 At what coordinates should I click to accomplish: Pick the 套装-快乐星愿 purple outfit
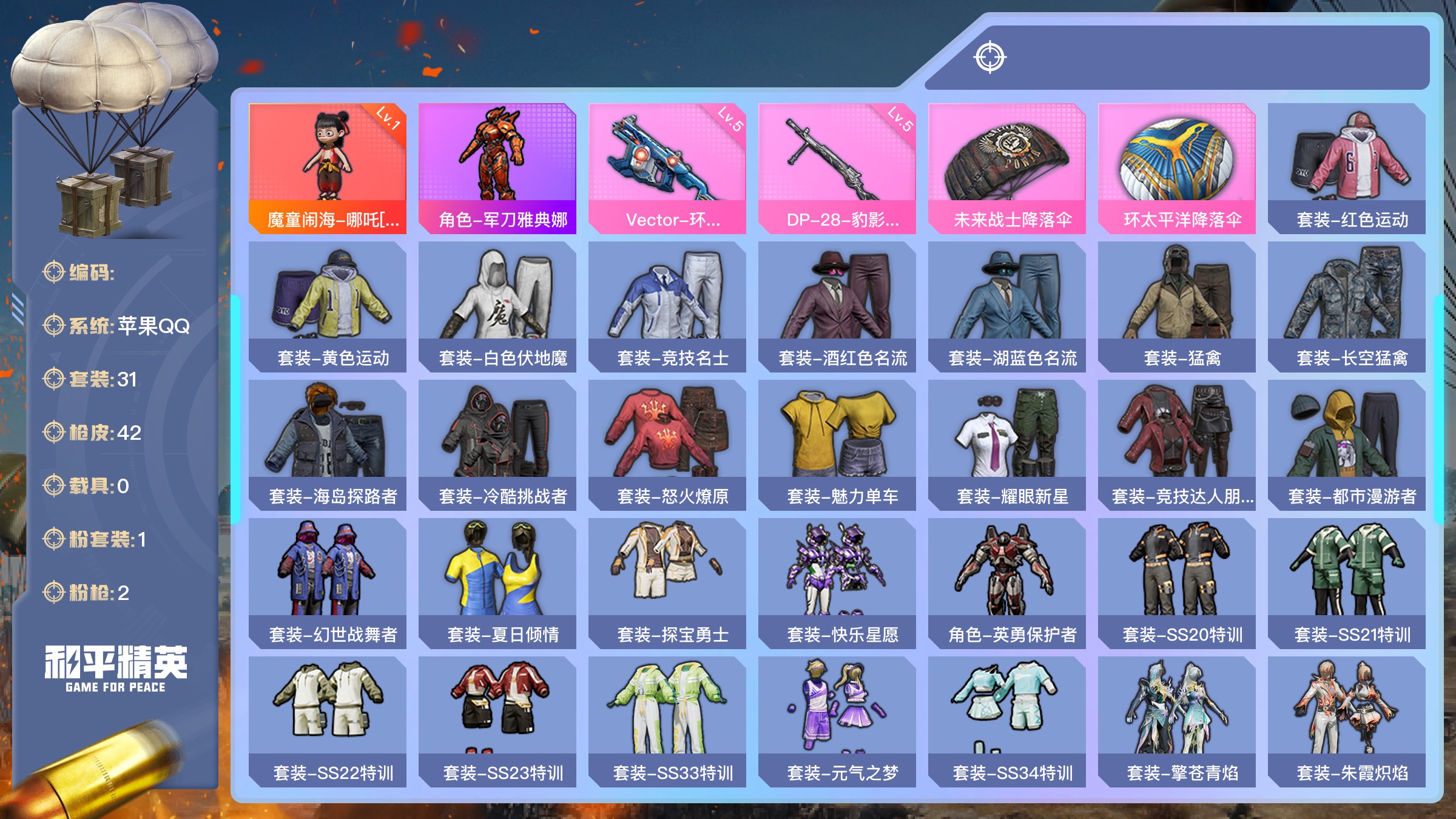click(837, 583)
